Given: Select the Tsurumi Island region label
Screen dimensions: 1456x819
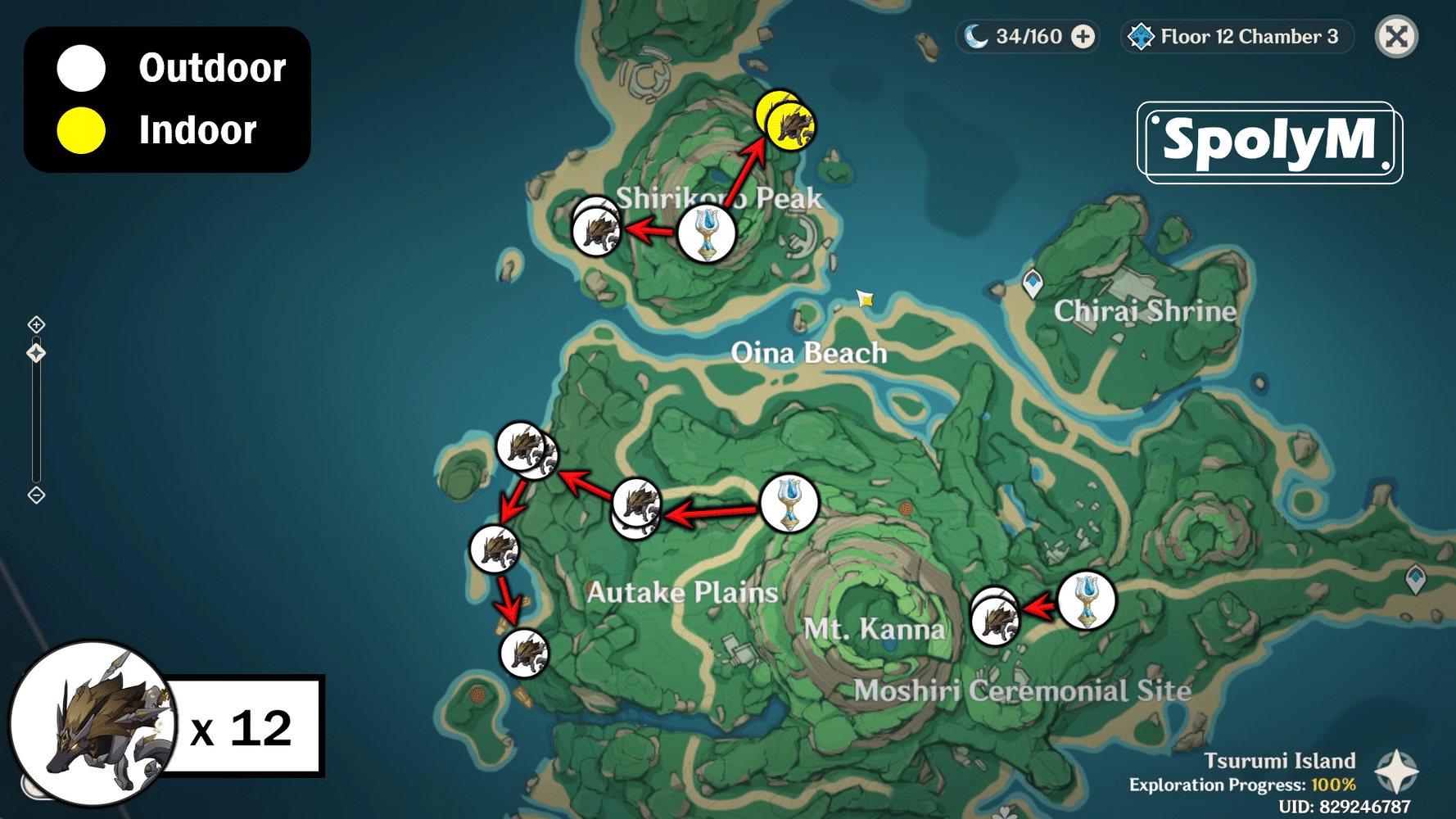Looking at the screenshot, I should point(1281,761).
